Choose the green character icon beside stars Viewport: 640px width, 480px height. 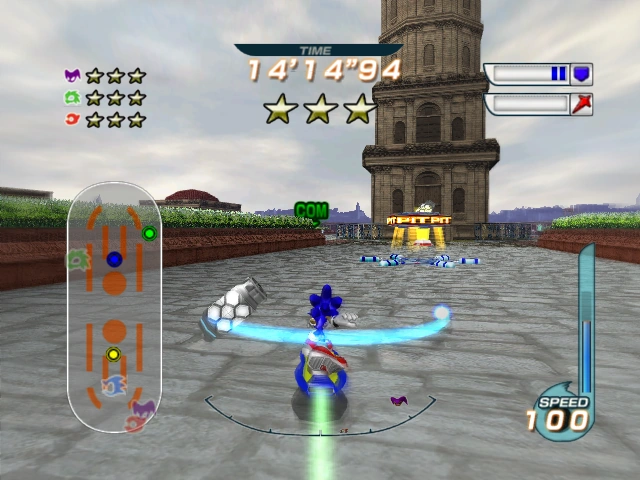[72, 97]
